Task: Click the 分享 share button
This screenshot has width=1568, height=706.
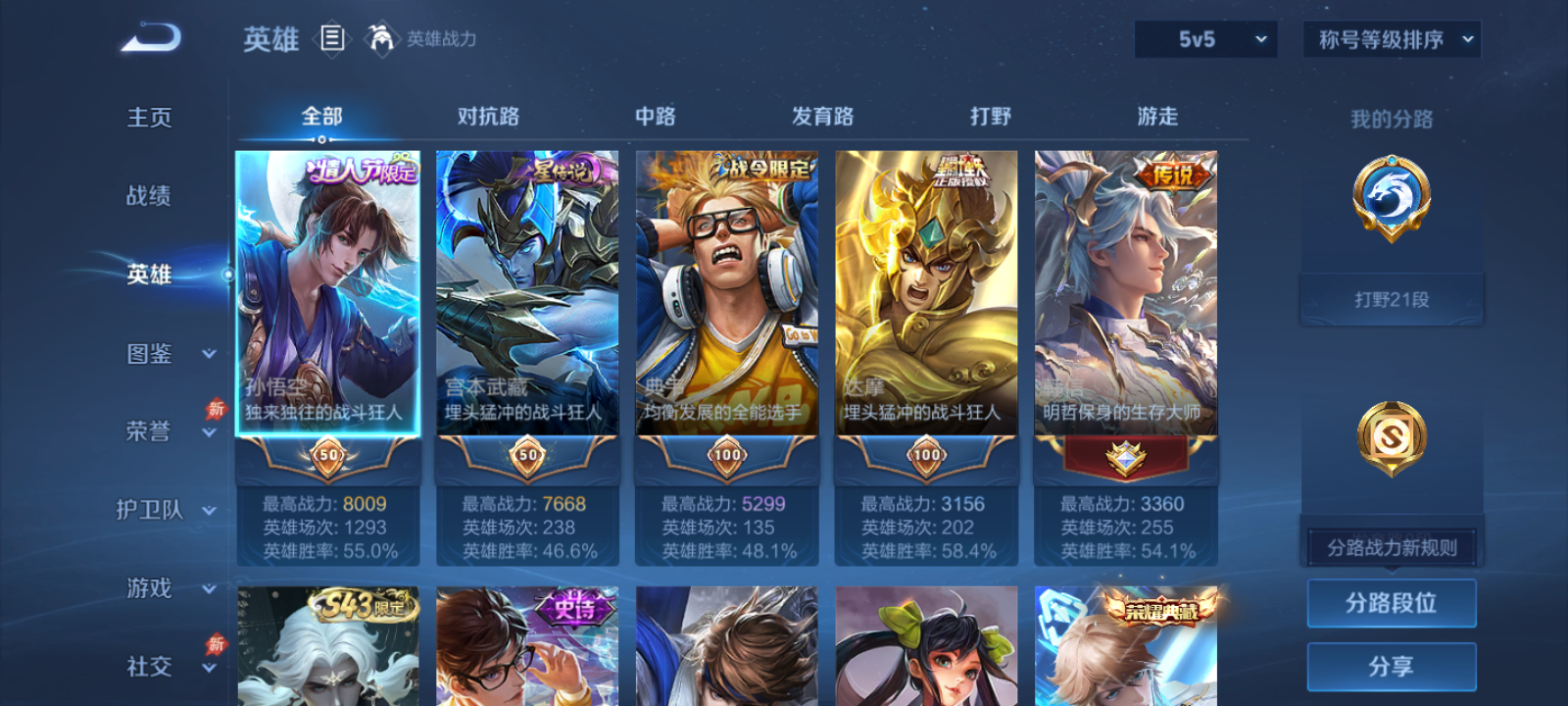Action: [x=1392, y=665]
